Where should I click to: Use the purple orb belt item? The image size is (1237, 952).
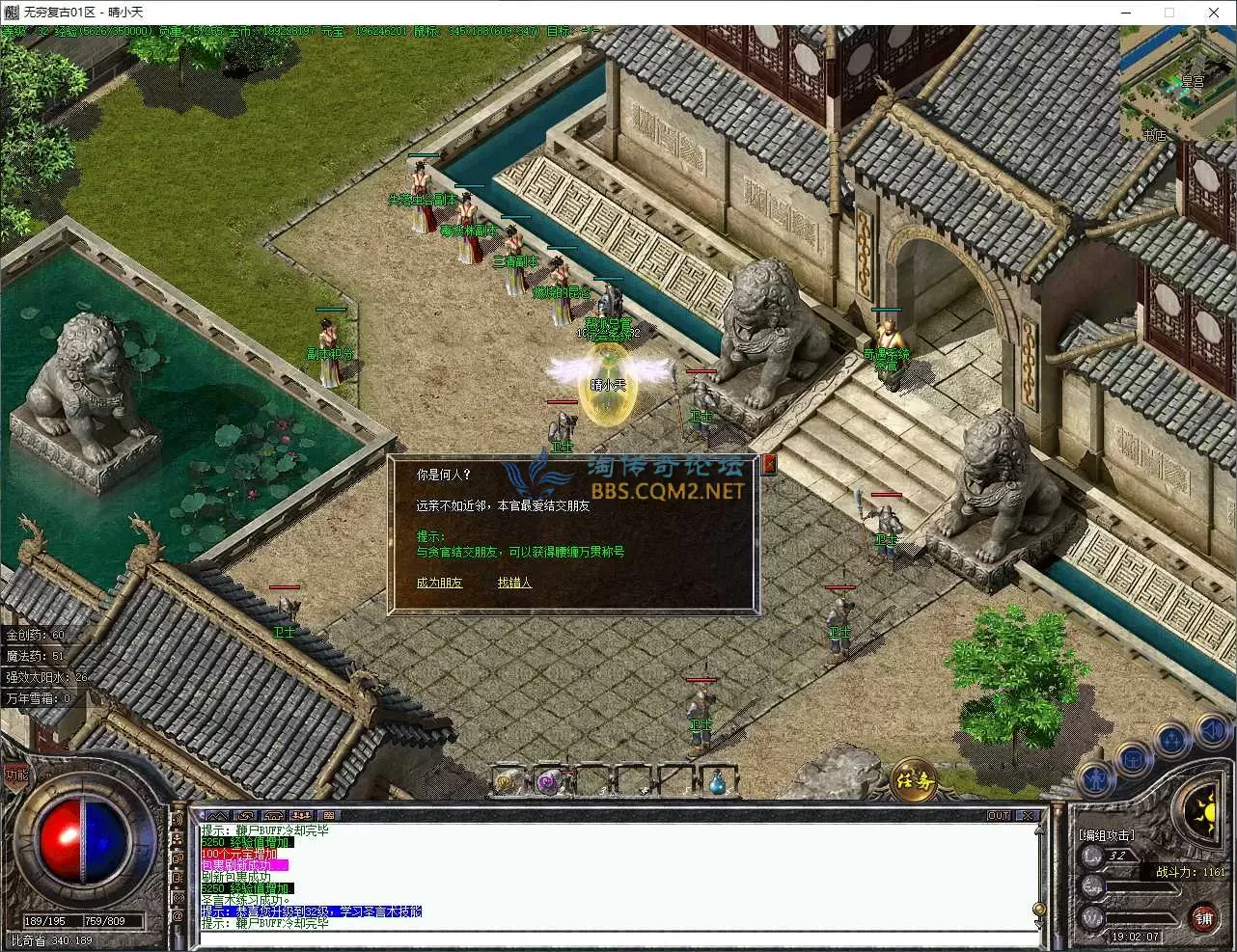(x=549, y=781)
